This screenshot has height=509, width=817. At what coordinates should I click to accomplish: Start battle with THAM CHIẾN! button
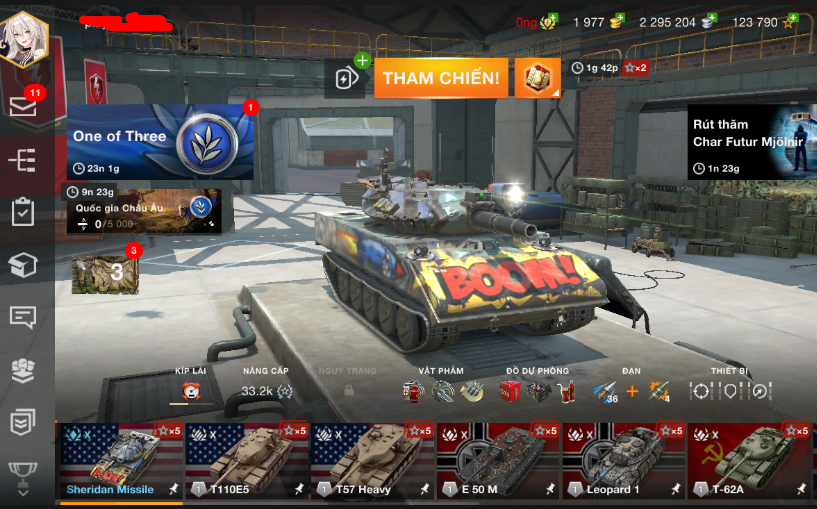[x=440, y=78]
